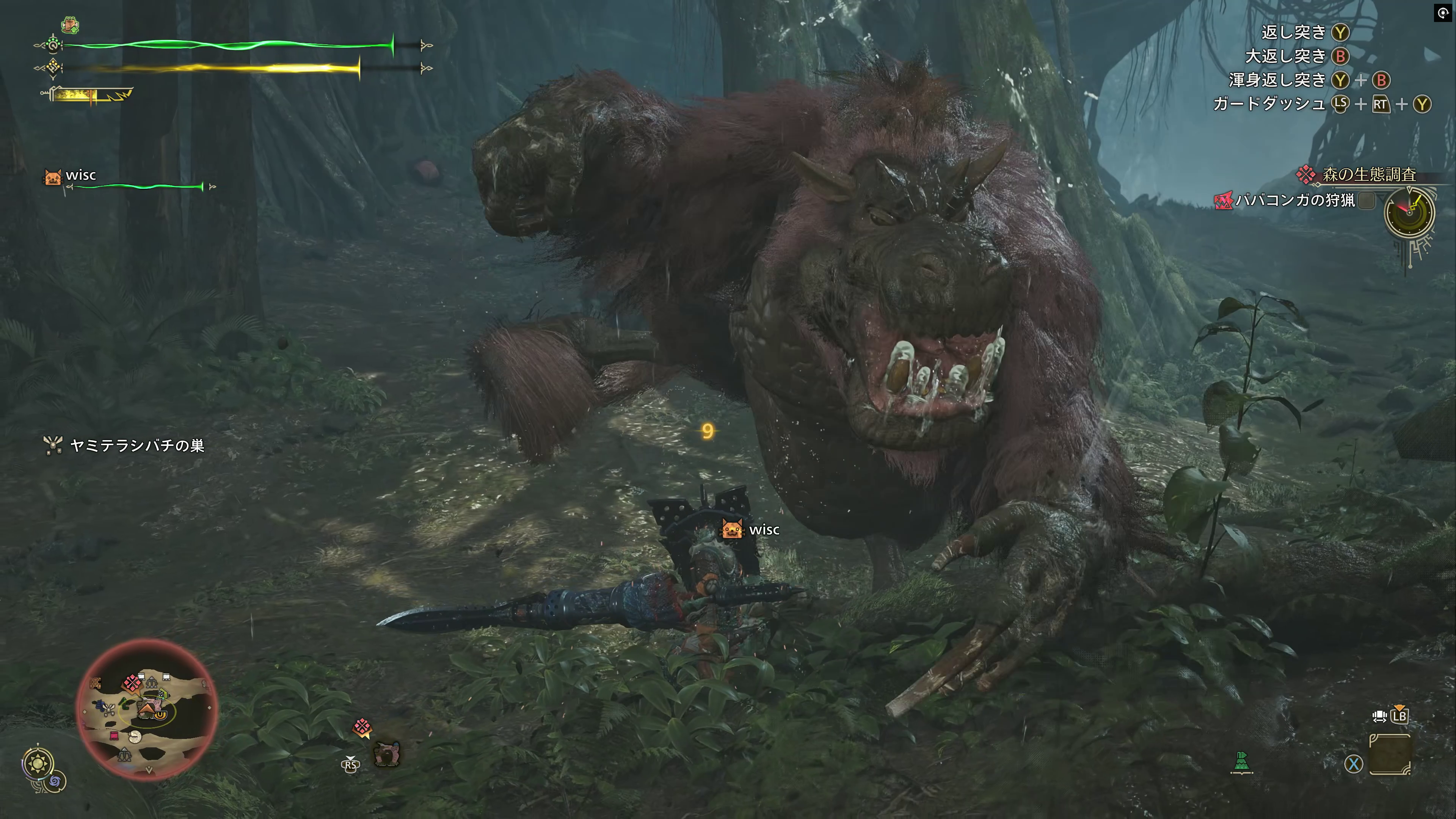1456x819 pixels.
Task: Open the circular area minimap
Action: click(147, 710)
